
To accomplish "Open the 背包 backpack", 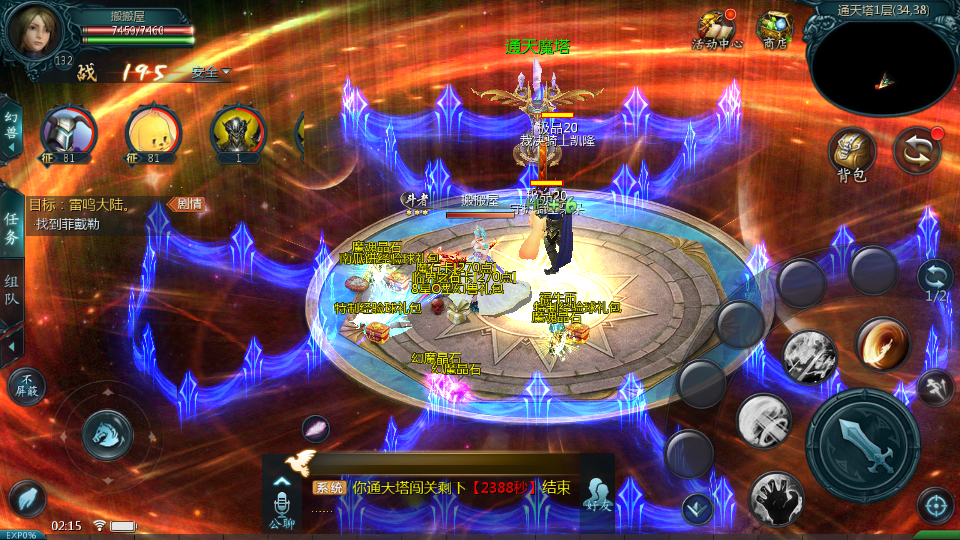I will tap(852, 153).
